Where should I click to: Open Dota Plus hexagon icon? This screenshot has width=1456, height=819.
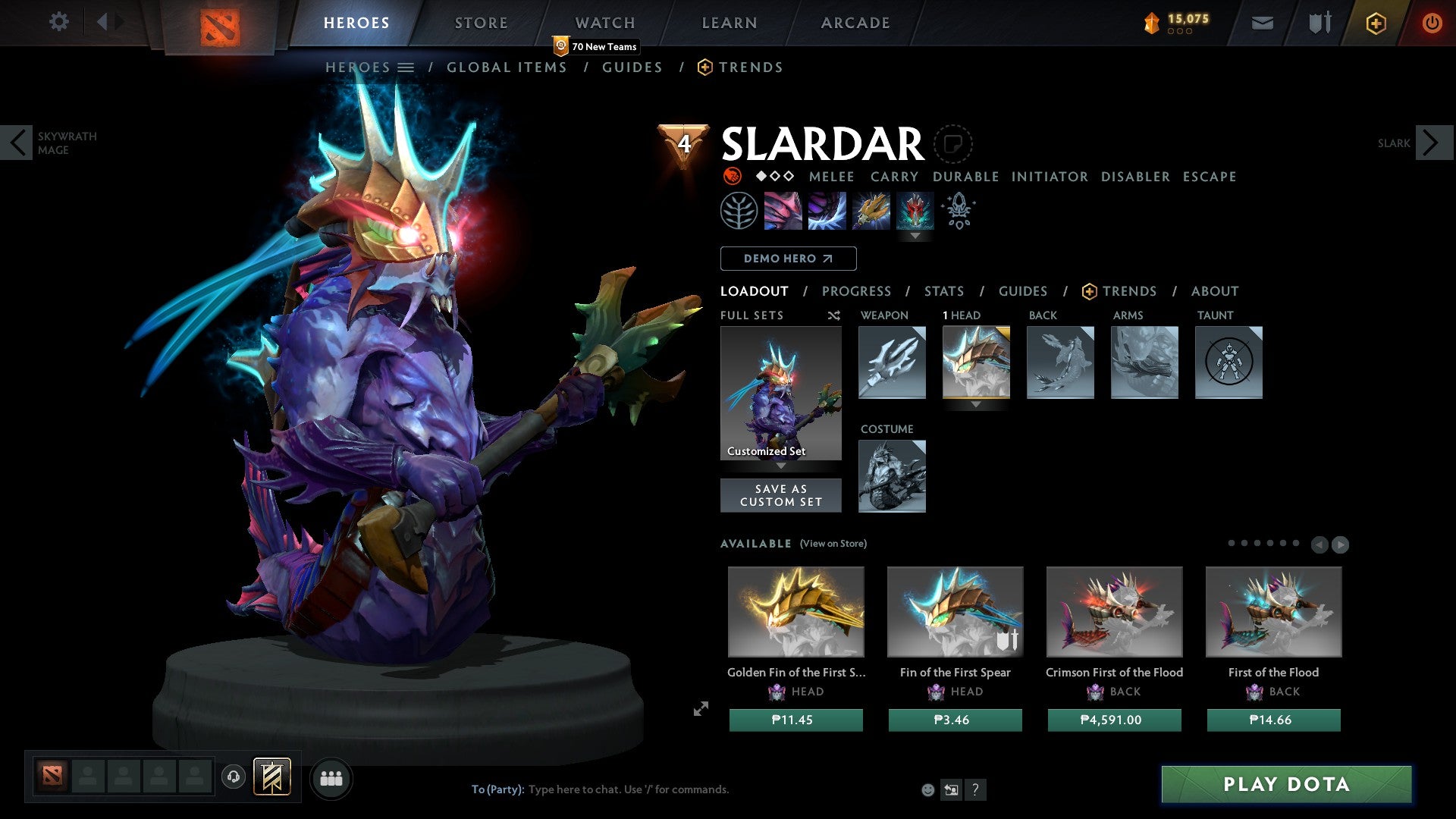(1375, 24)
